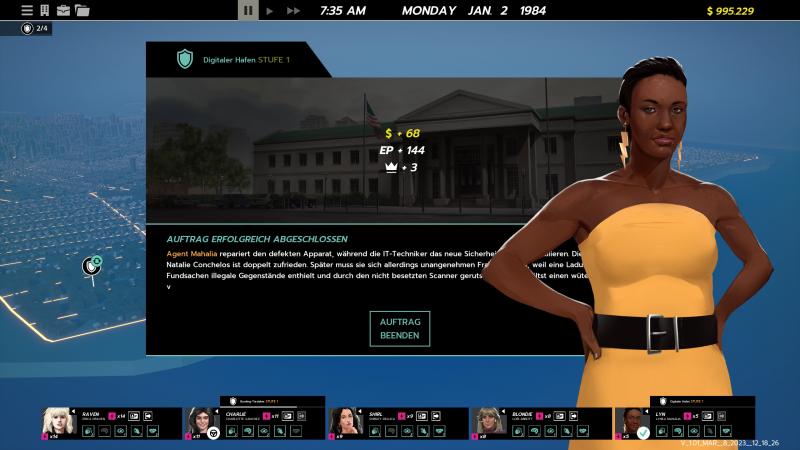Open the hamburger main menu
The height and width of the screenshot is (450, 800).
point(27,10)
